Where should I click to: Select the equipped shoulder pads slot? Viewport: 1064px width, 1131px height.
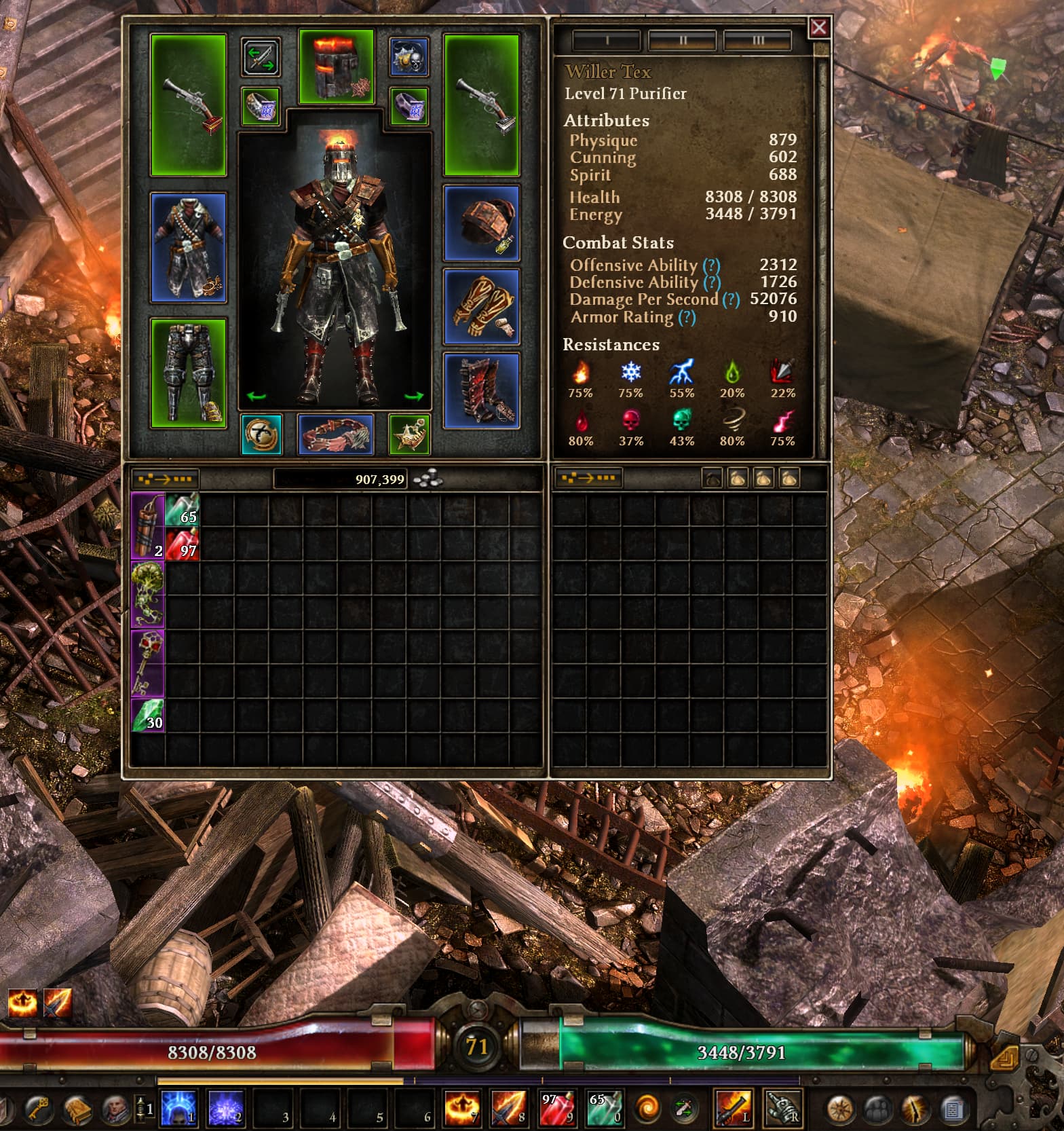point(482,223)
